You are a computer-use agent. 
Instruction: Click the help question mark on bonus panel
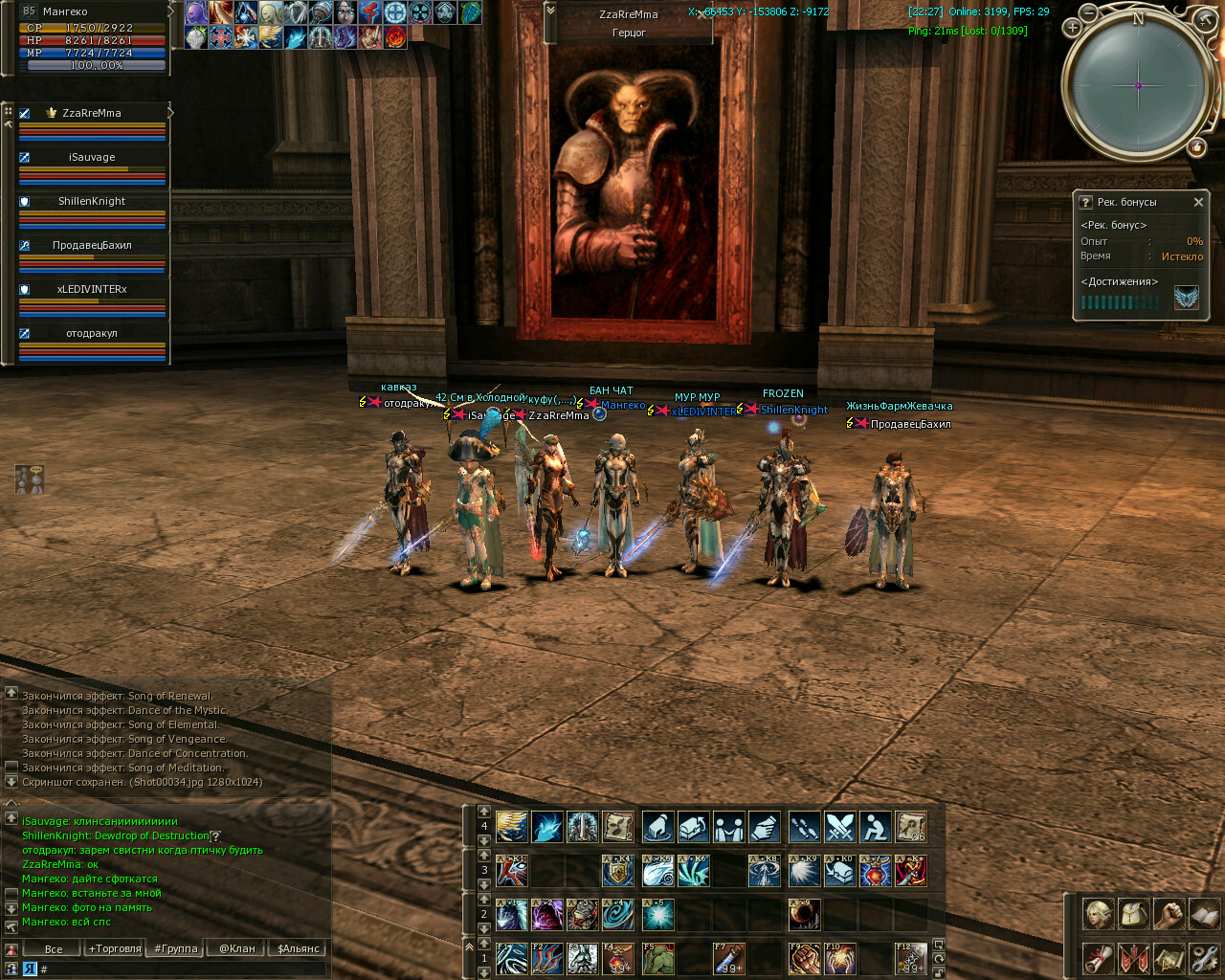pos(1085,202)
